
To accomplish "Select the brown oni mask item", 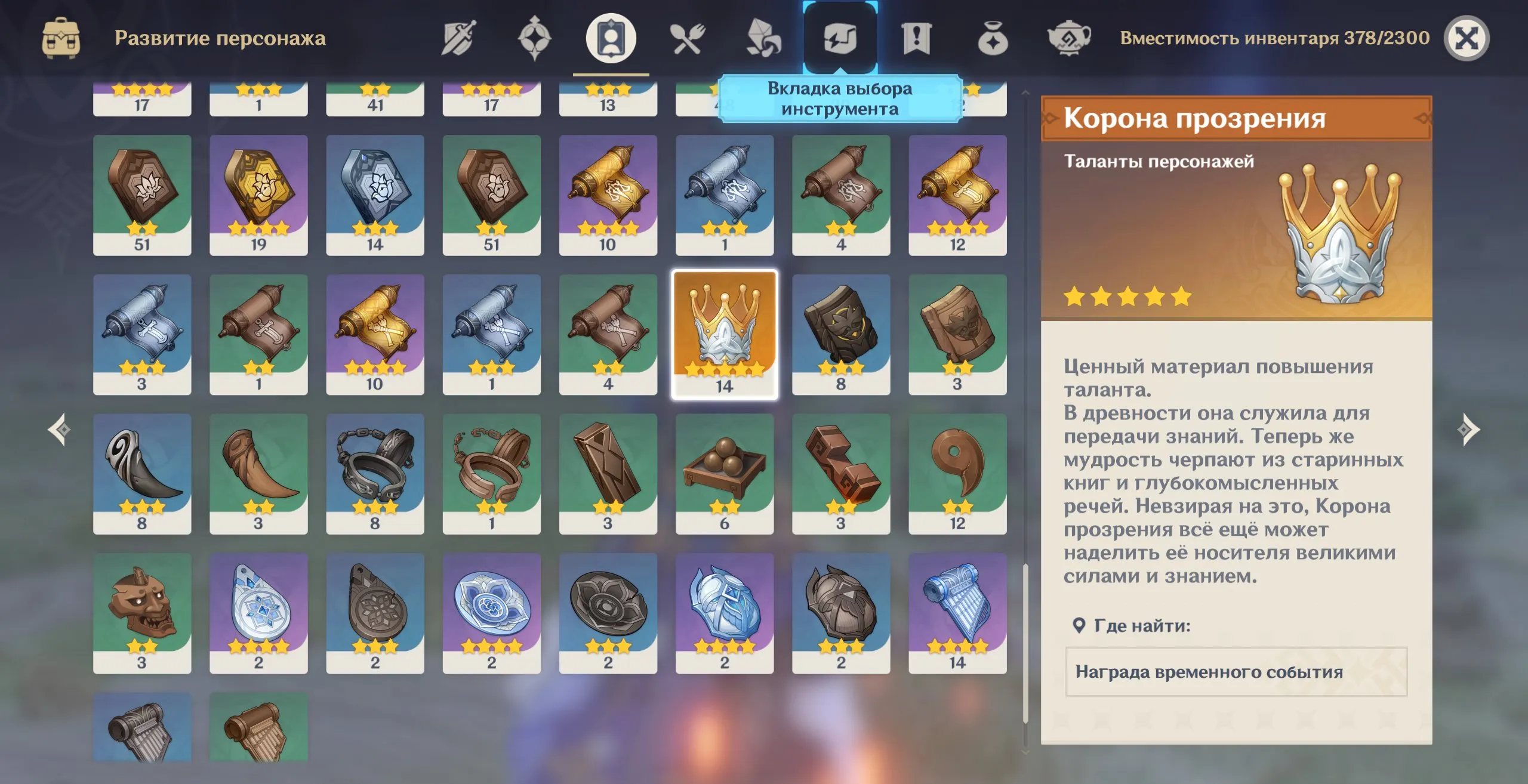I will click(x=142, y=613).
